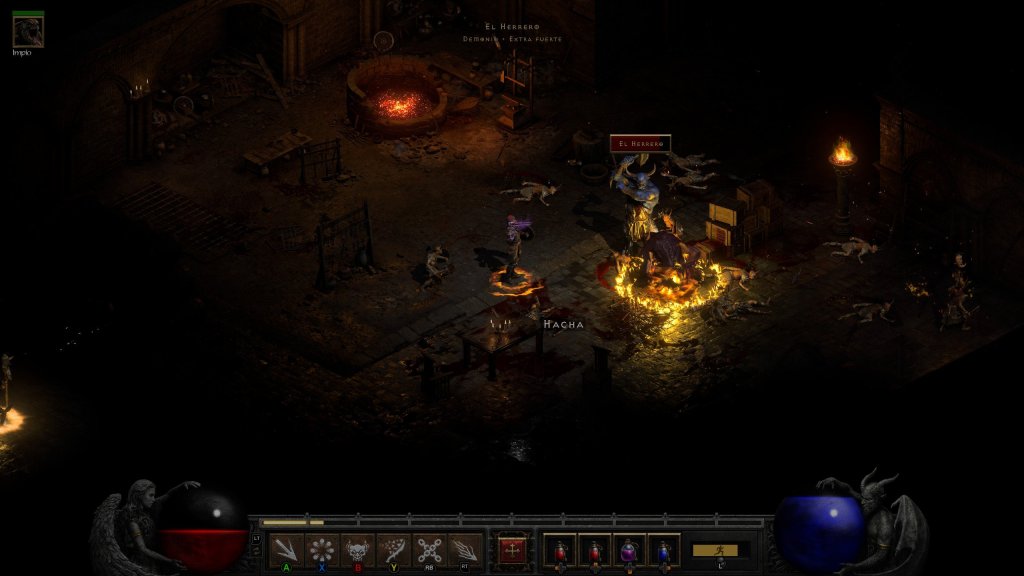1024x576 pixels.
Task: Select the Impío mercenary portrait
Action: [27, 32]
